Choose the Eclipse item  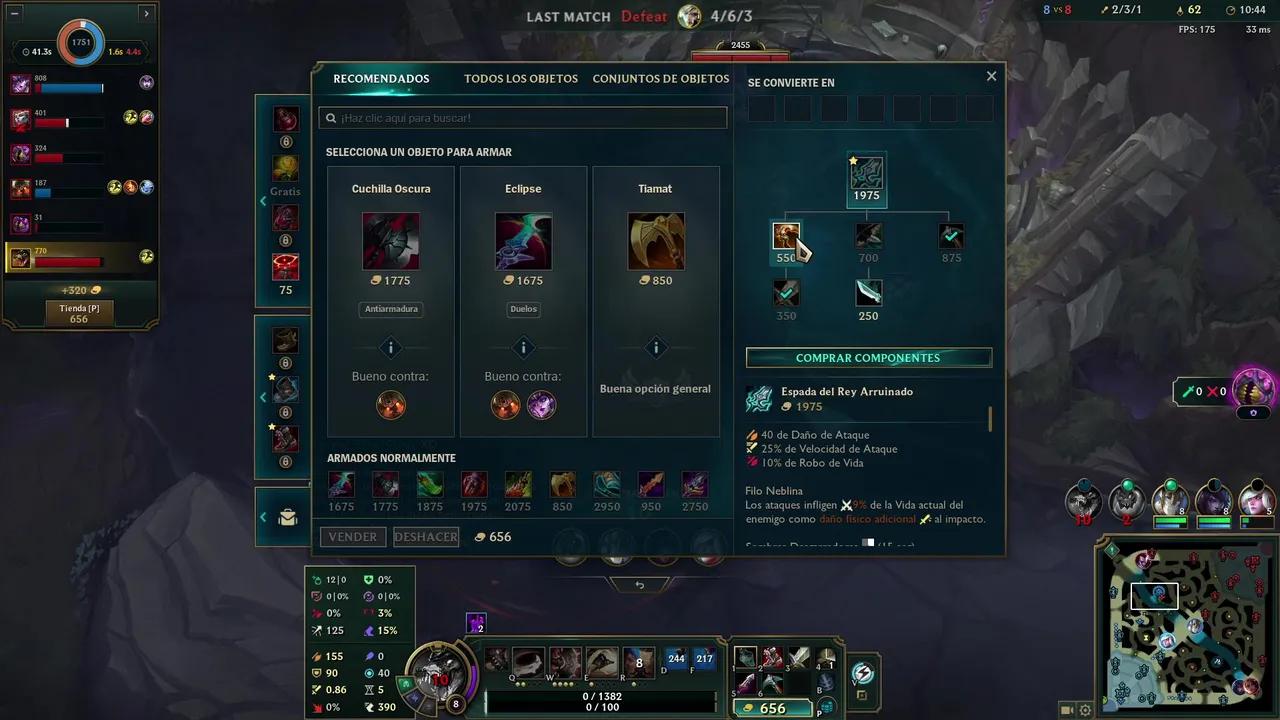(x=523, y=241)
